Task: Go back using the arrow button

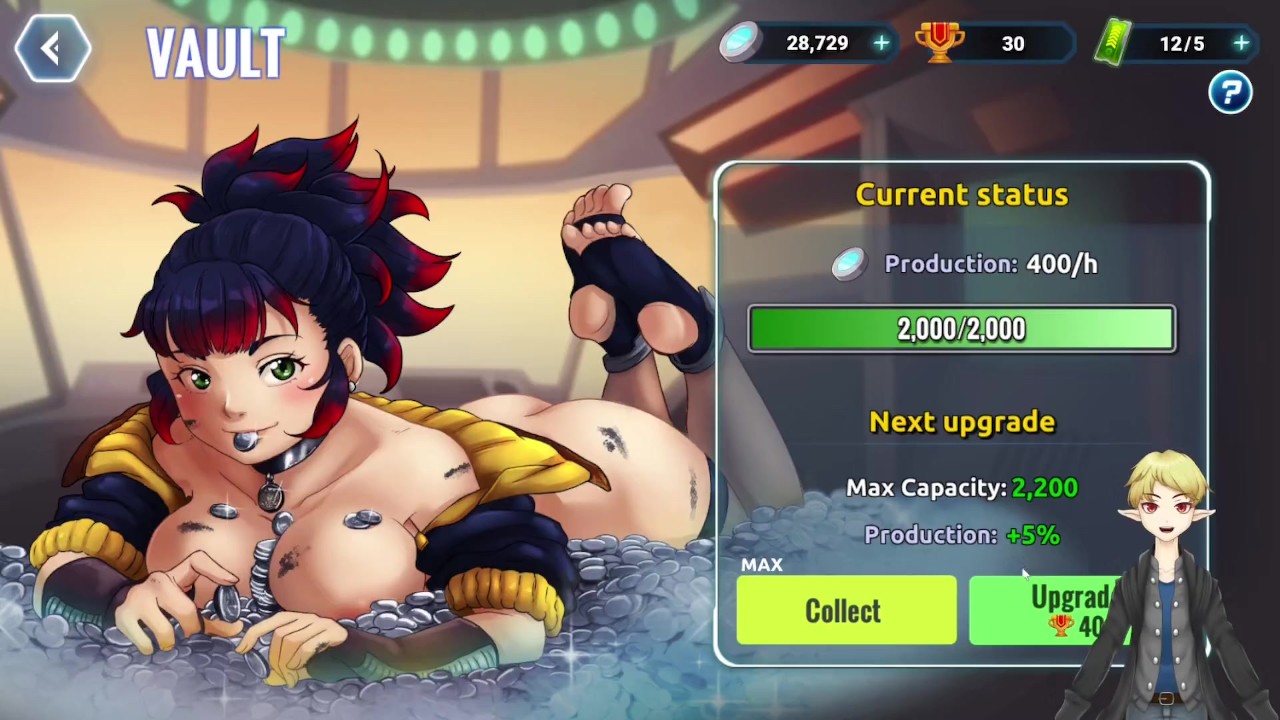Action: pos(53,48)
